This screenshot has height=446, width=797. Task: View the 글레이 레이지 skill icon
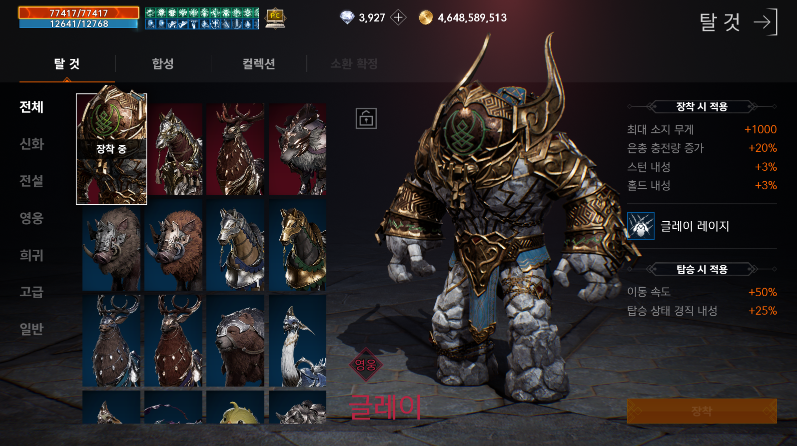[640, 225]
